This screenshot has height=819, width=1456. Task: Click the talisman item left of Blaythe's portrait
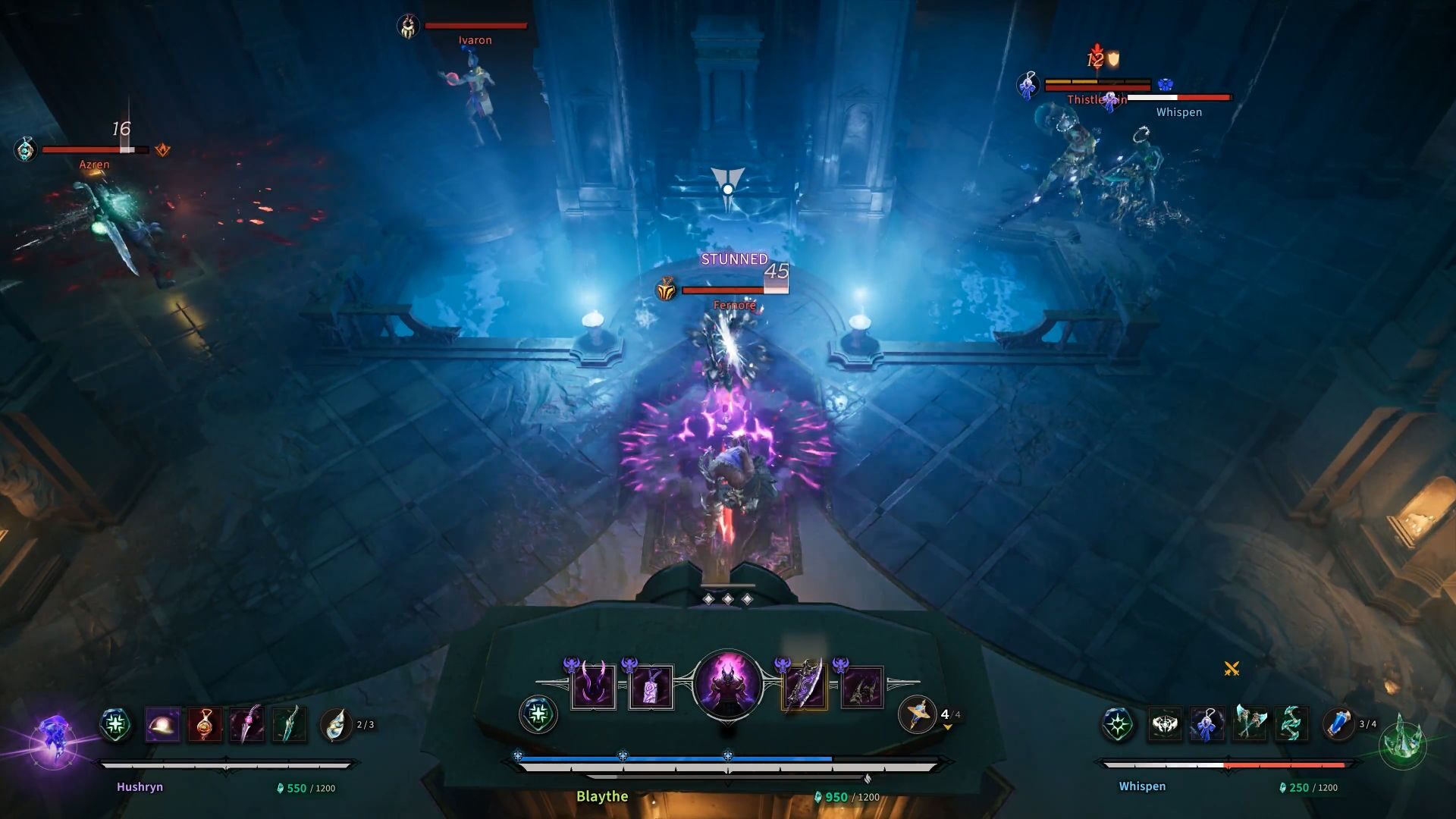click(651, 685)
